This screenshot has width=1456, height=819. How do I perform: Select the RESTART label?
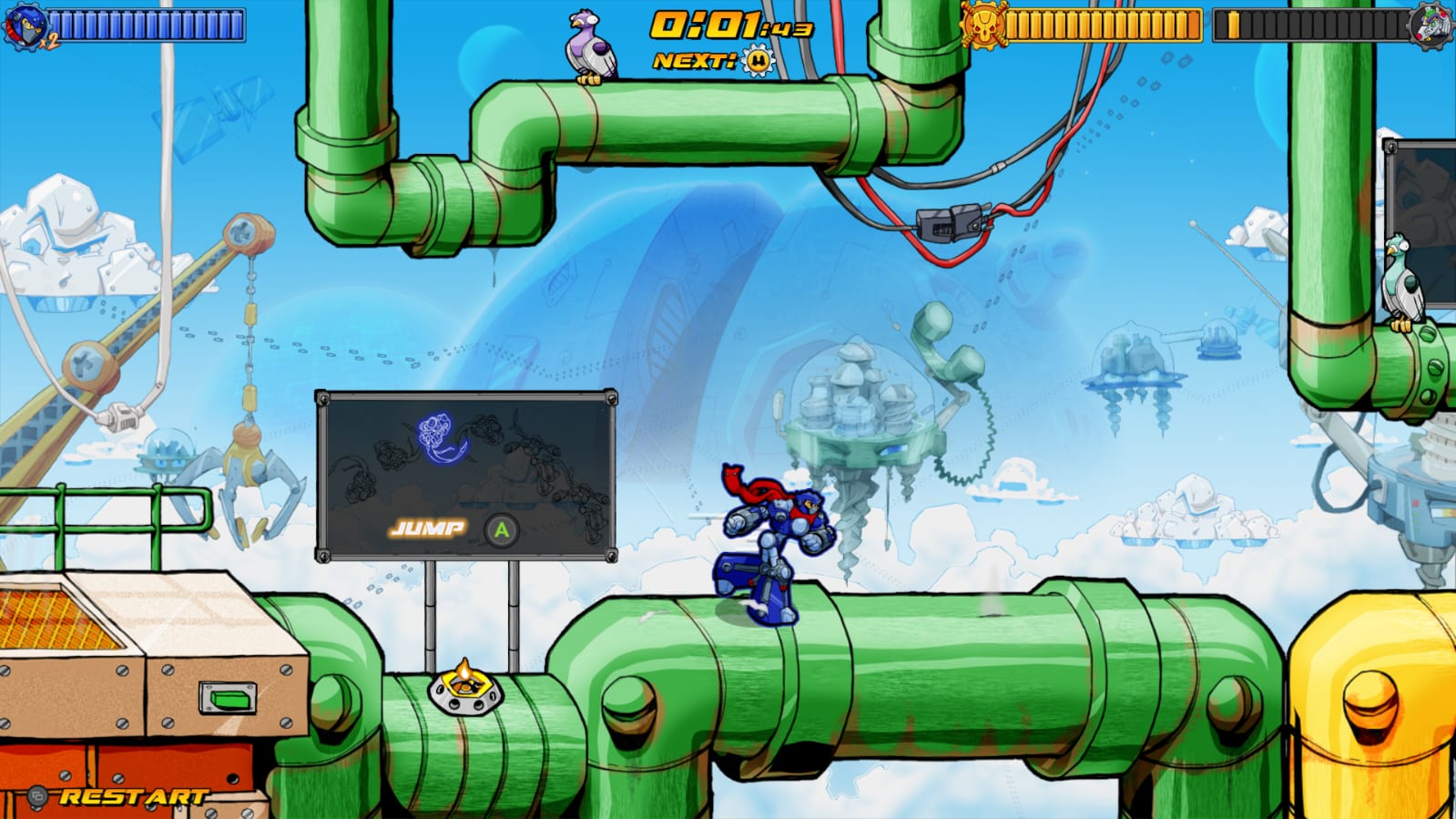130,796
